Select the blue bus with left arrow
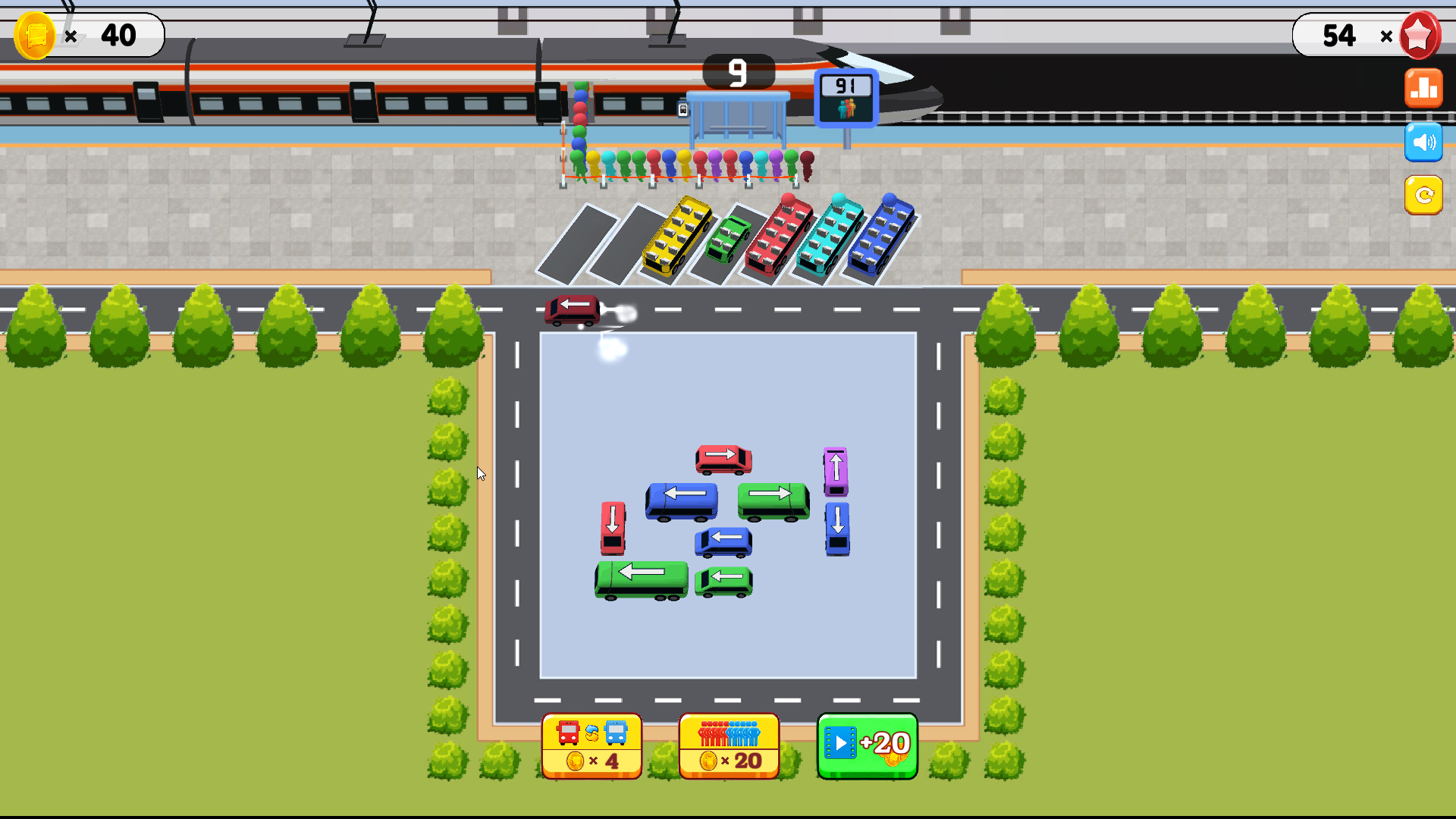The height and width of the screenshot is (819, 1456). pos(680,500)
